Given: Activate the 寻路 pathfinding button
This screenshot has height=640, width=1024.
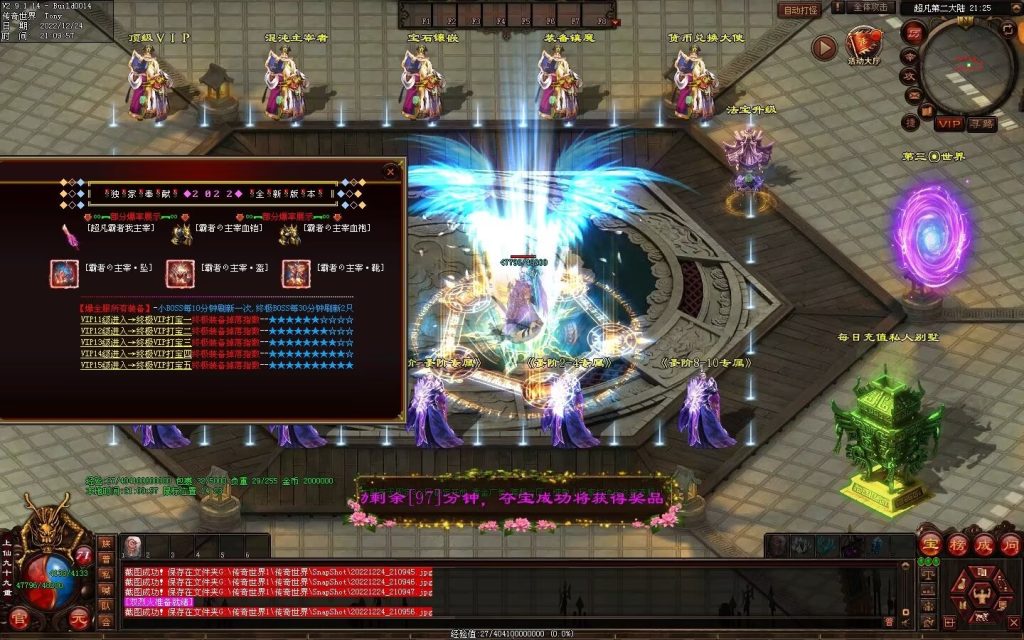Looking at the screenshot, I should coord(981,123).
